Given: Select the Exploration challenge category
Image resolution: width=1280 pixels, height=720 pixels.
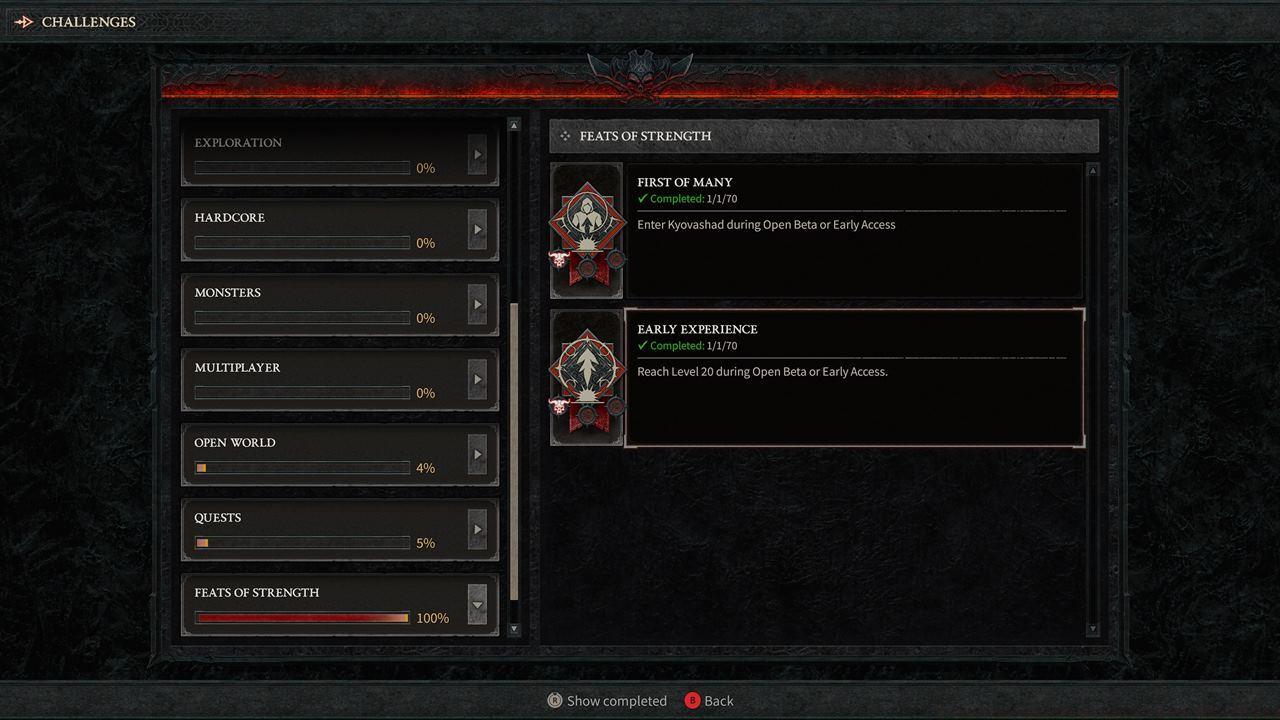Looking at the screenshot, I should [x=320, y=154].
